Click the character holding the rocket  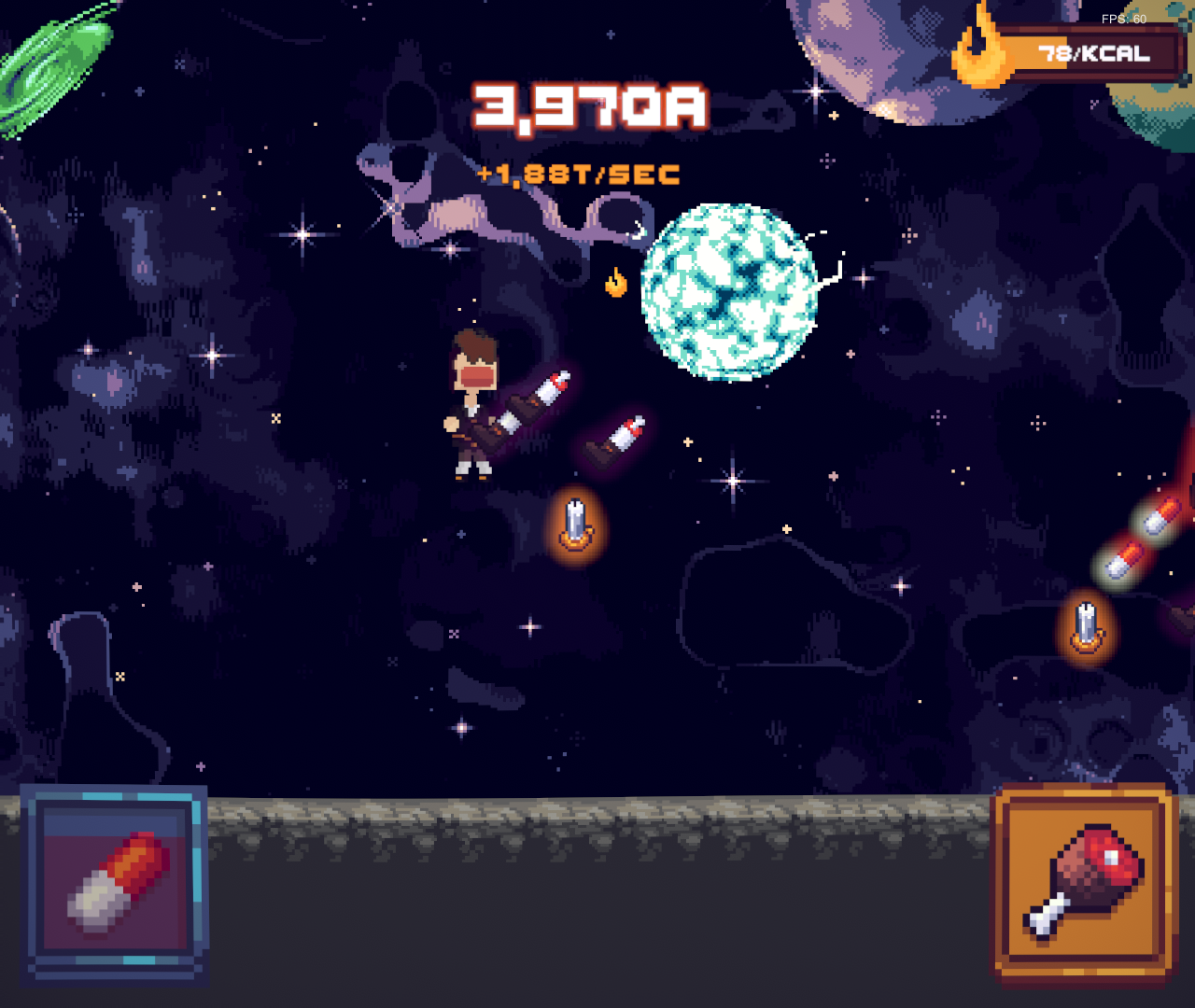coord(474,401)
